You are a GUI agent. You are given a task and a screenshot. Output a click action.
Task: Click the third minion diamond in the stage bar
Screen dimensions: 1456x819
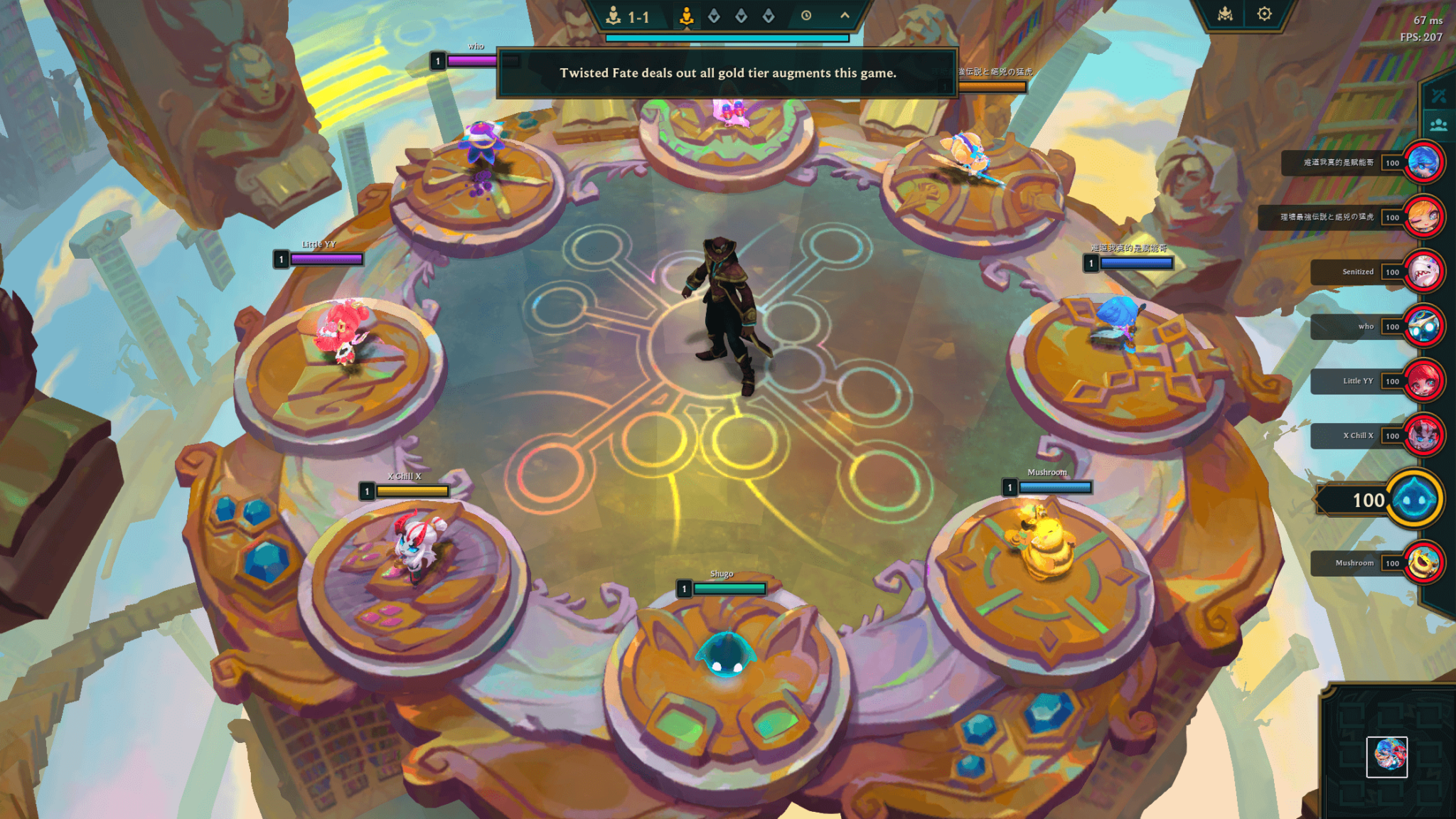769,15
